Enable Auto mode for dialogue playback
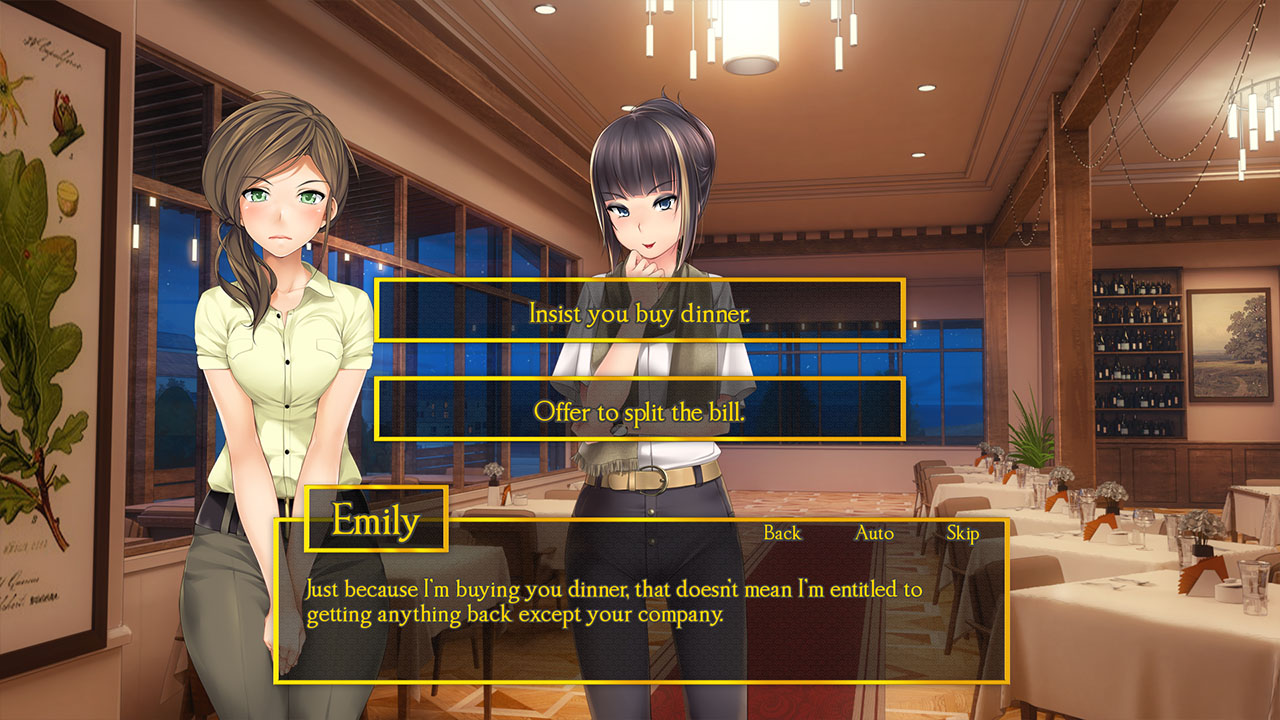 [x=873, y=534]
